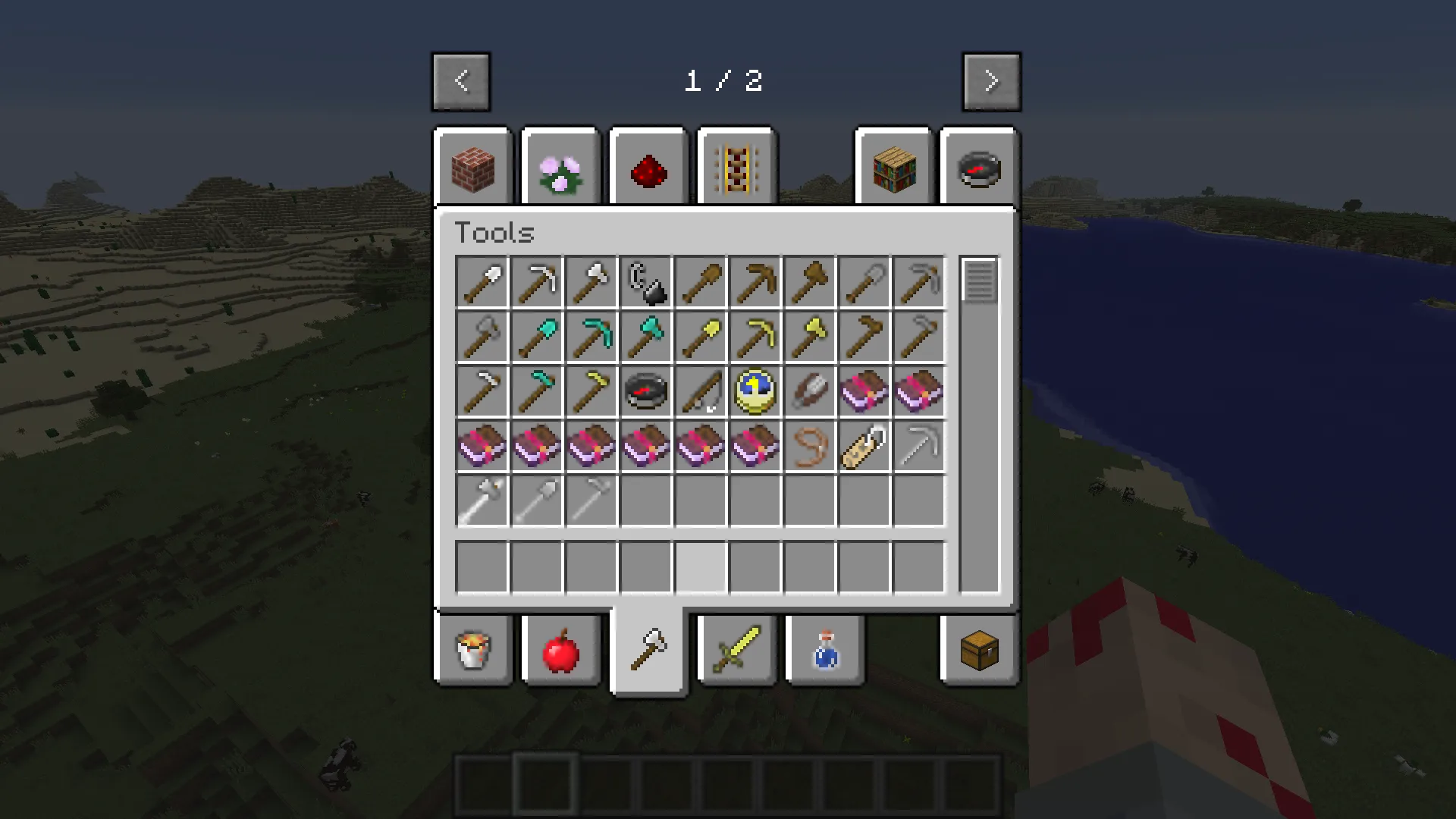Open the Redstone category tab
This screenshot has width=1456, height=819.
point(648,168)
